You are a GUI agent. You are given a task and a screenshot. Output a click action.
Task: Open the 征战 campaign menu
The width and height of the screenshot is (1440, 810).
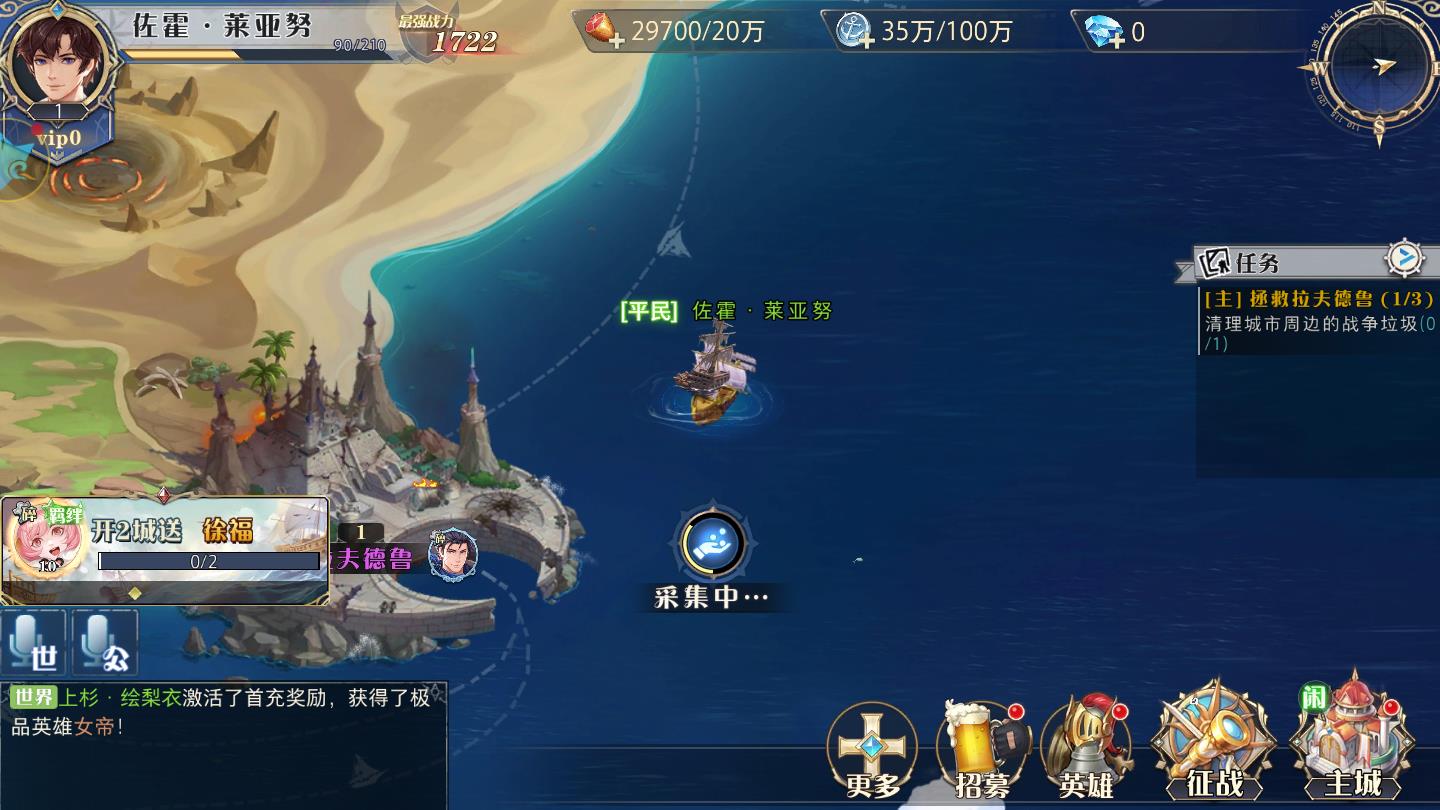(1213, 745)
